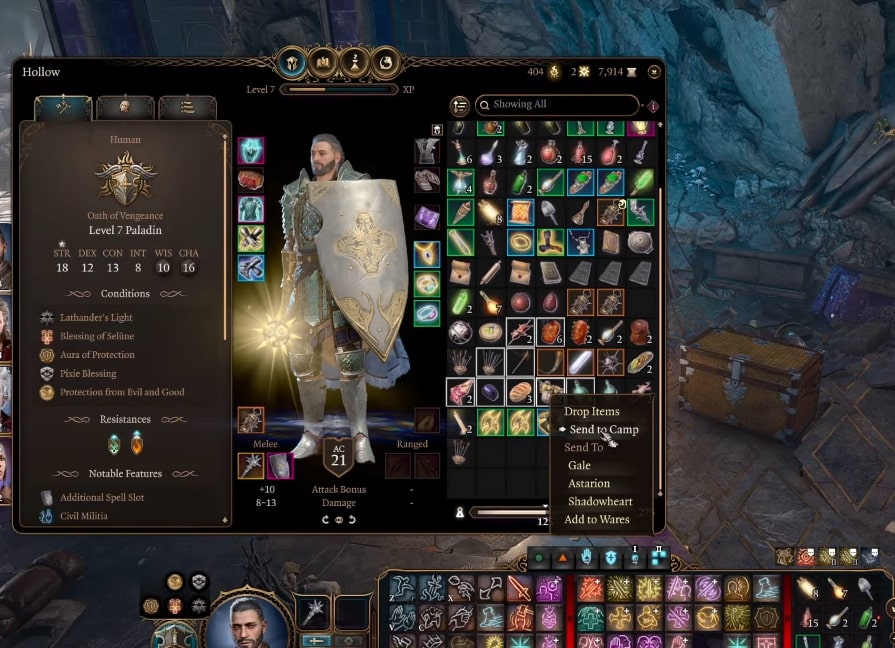Select the shovel item in inventory
Image resolution: width=895 pixels, height=648 pixels.
550,212
